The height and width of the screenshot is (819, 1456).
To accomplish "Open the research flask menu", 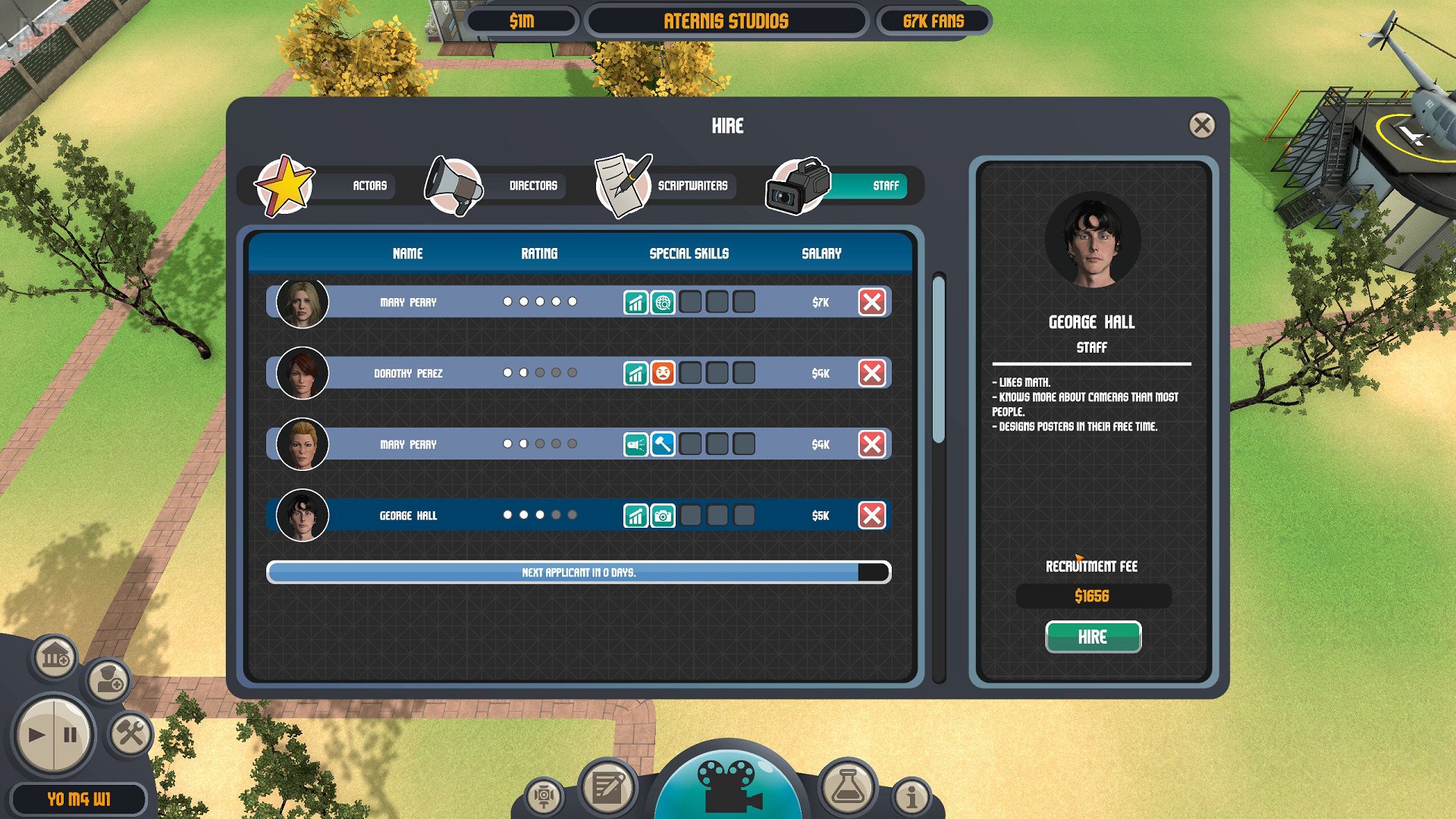I will (x=847, y=787).
